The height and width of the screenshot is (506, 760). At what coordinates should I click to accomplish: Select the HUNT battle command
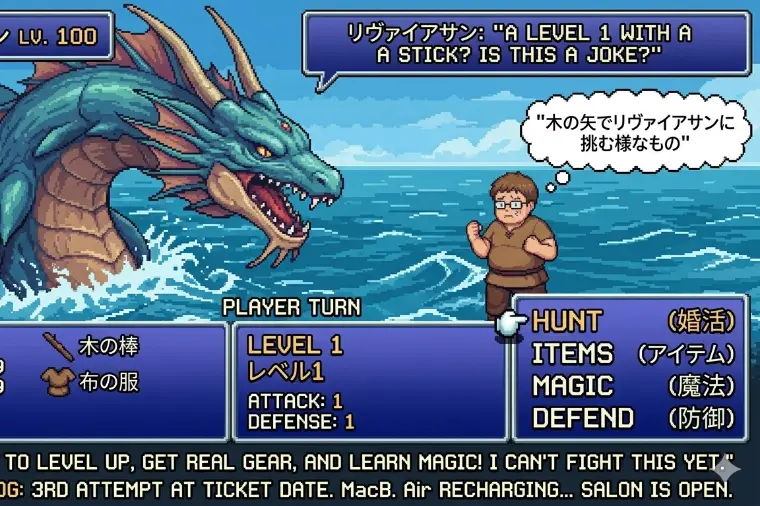567,322
